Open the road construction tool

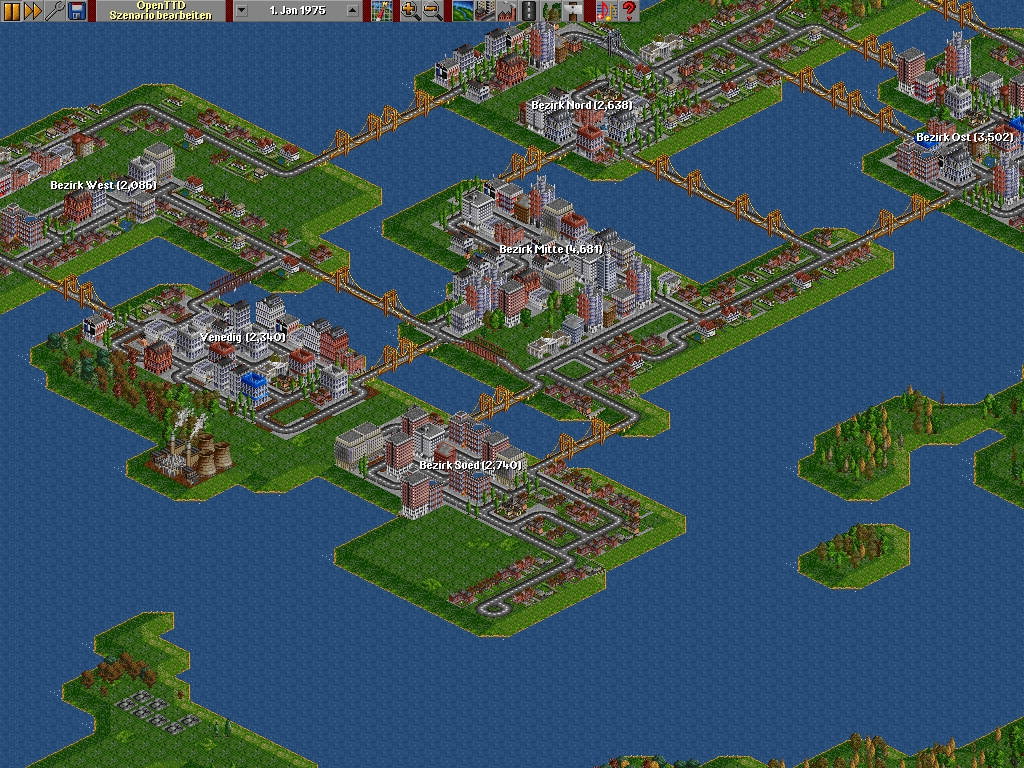(x=528, y=11)
